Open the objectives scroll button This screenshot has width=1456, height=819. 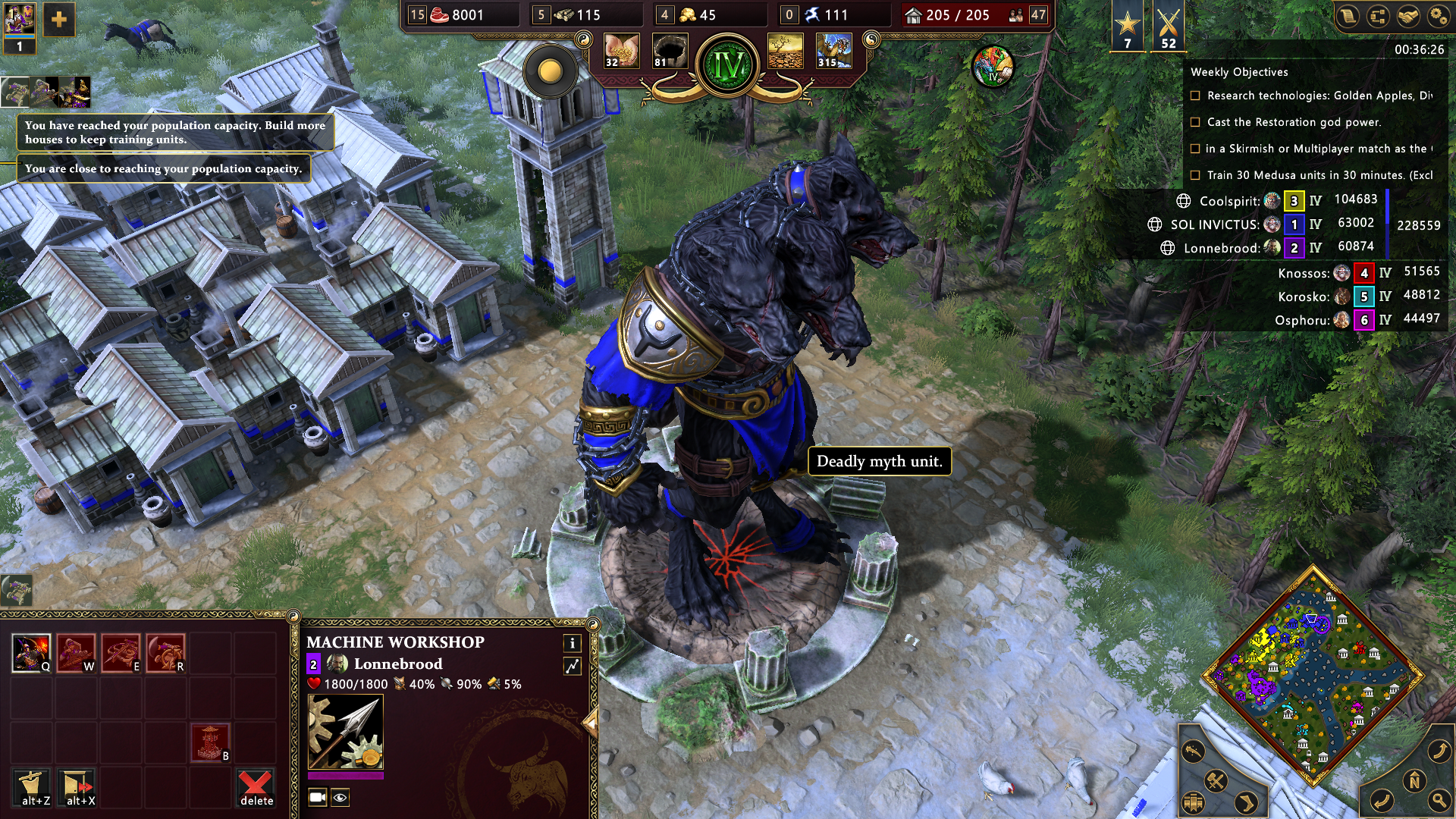pyautogui.click(x=1348, y=16)
